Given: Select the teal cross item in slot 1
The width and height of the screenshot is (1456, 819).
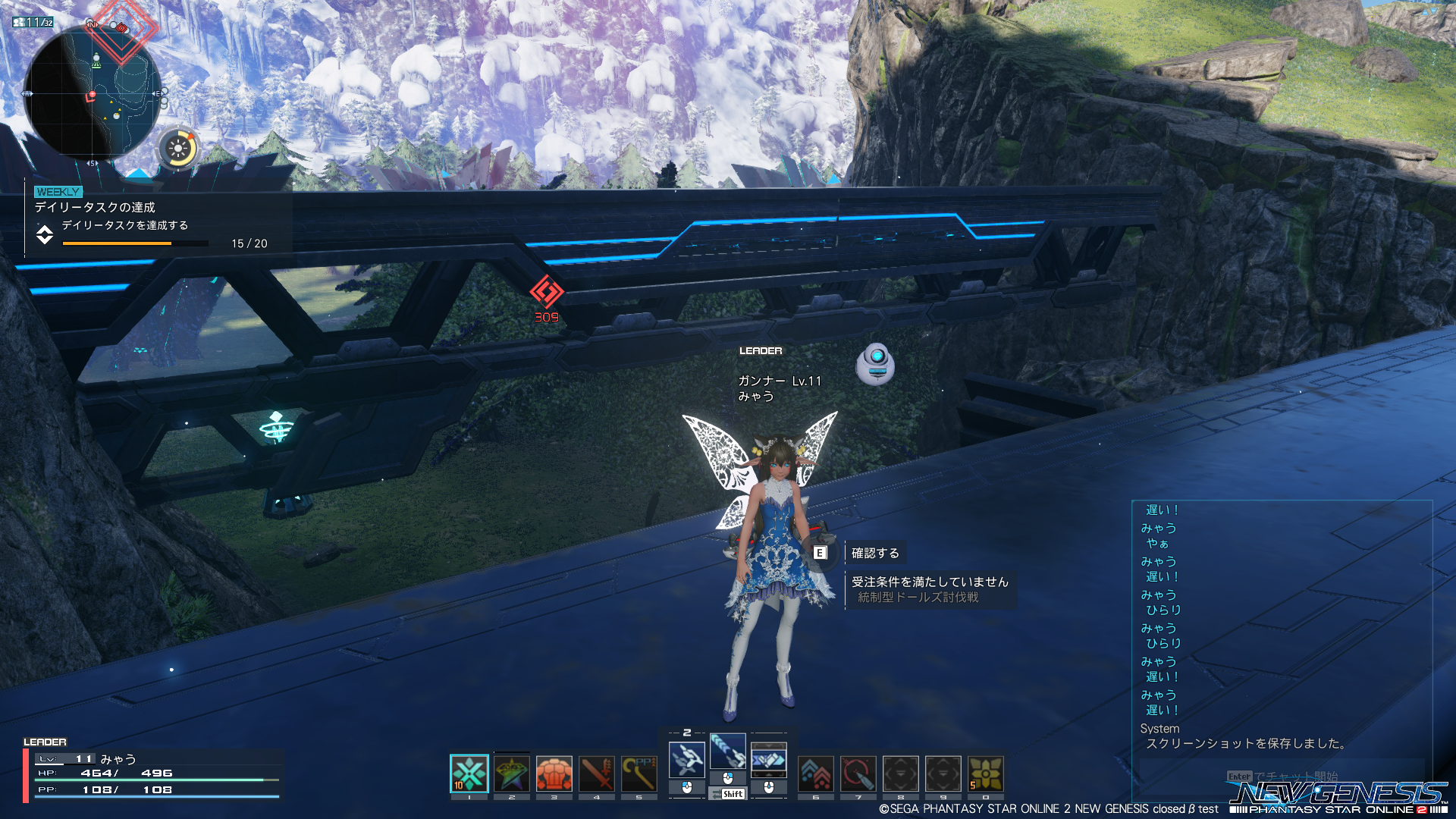Looking at the screenshot, I should coord(469,774).
